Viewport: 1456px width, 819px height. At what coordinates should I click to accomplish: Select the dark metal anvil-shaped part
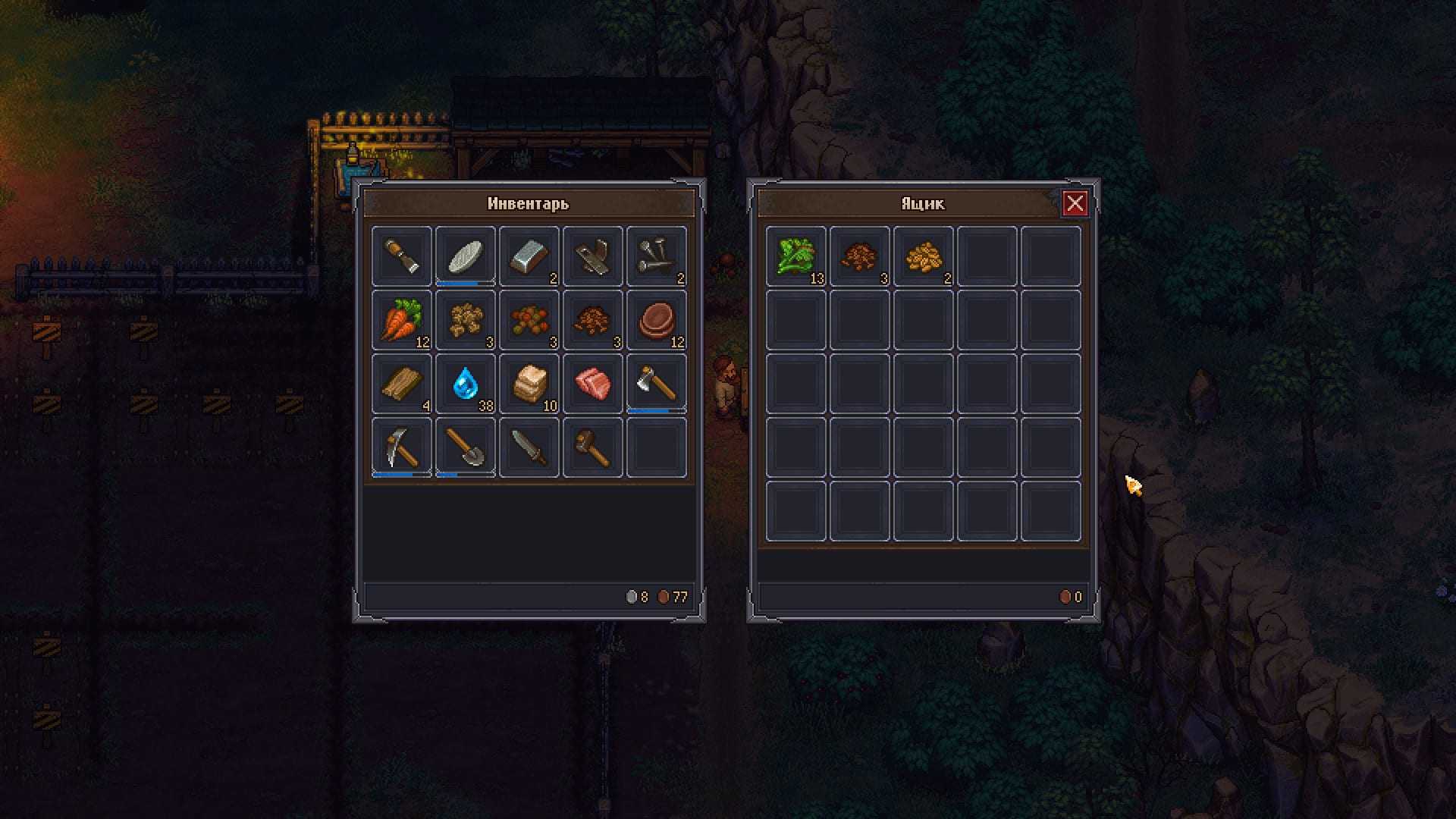tap(593, 256)
